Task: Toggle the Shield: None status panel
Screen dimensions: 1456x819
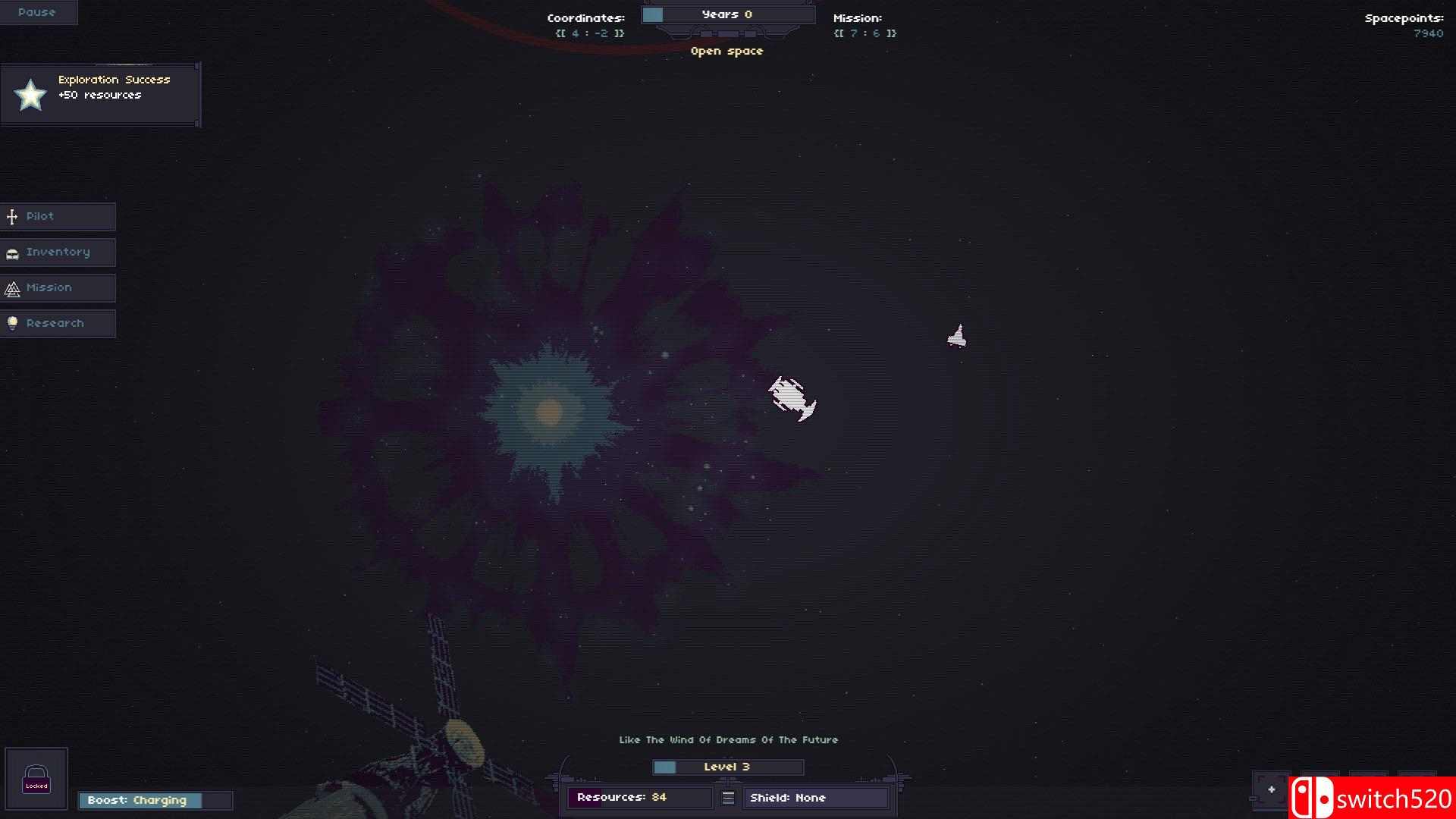Action: (815, 798)
